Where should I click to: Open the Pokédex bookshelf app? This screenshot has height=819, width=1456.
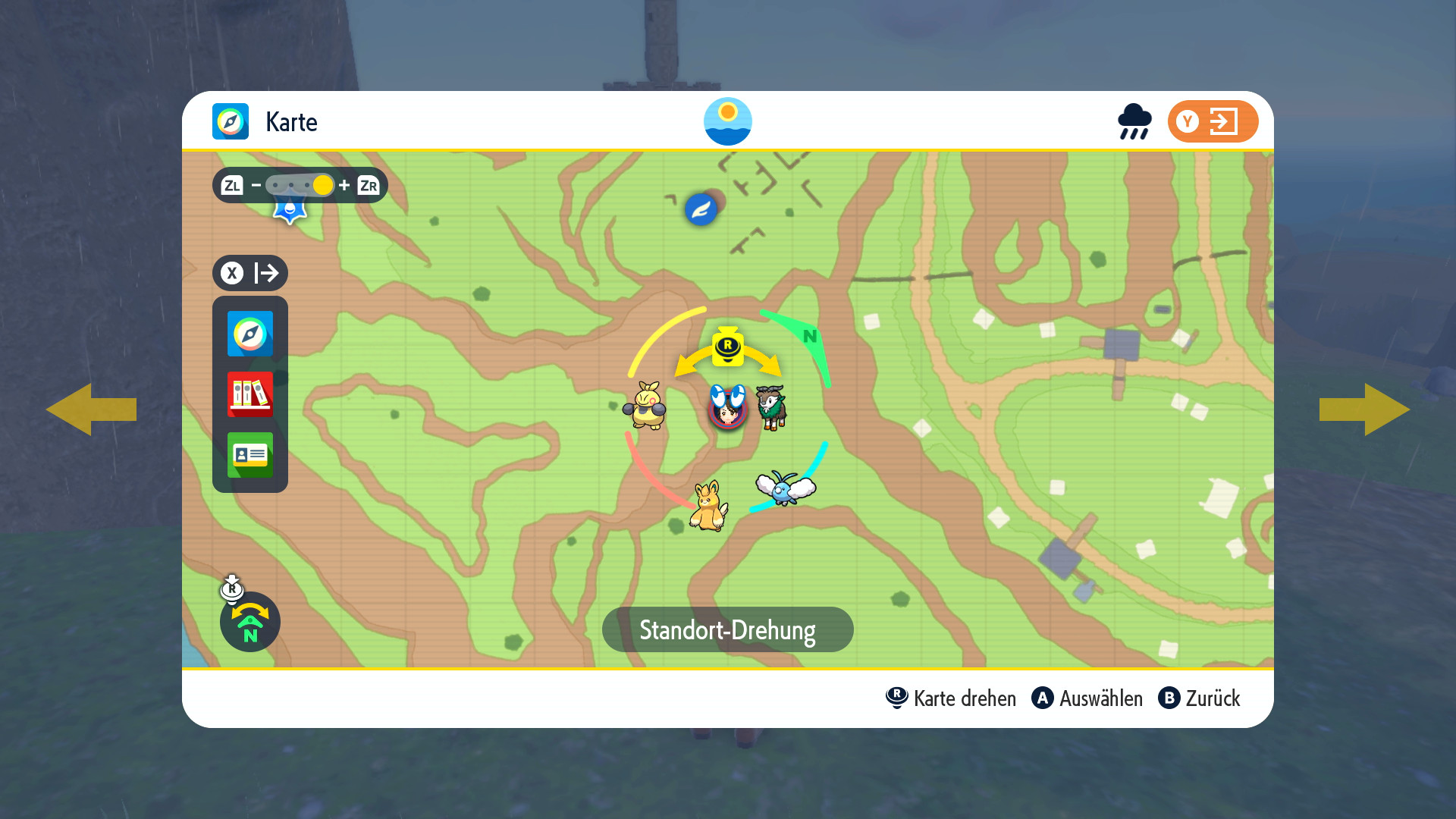[249, 394]
